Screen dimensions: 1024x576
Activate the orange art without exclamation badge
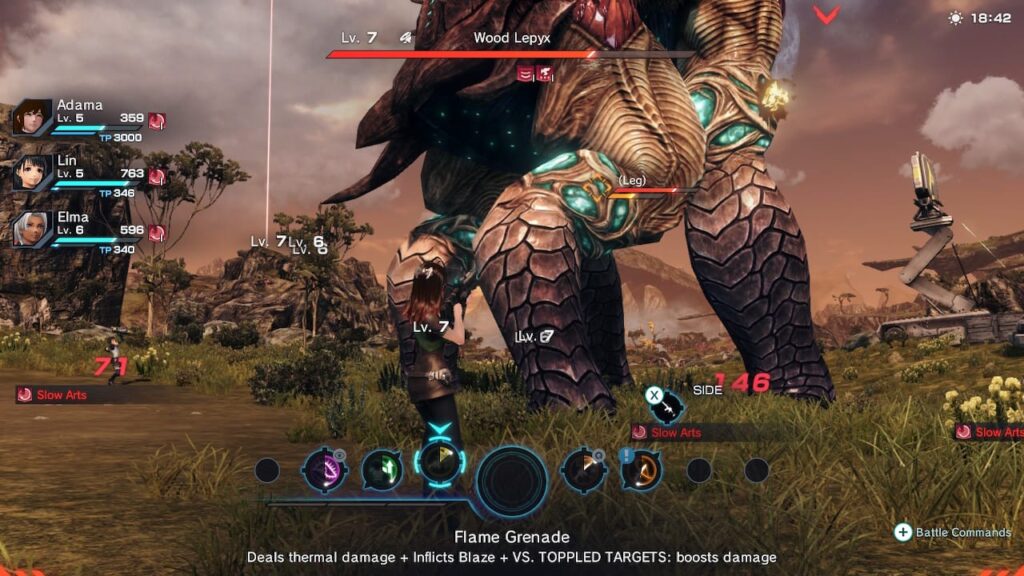click(x=583, y=469)
